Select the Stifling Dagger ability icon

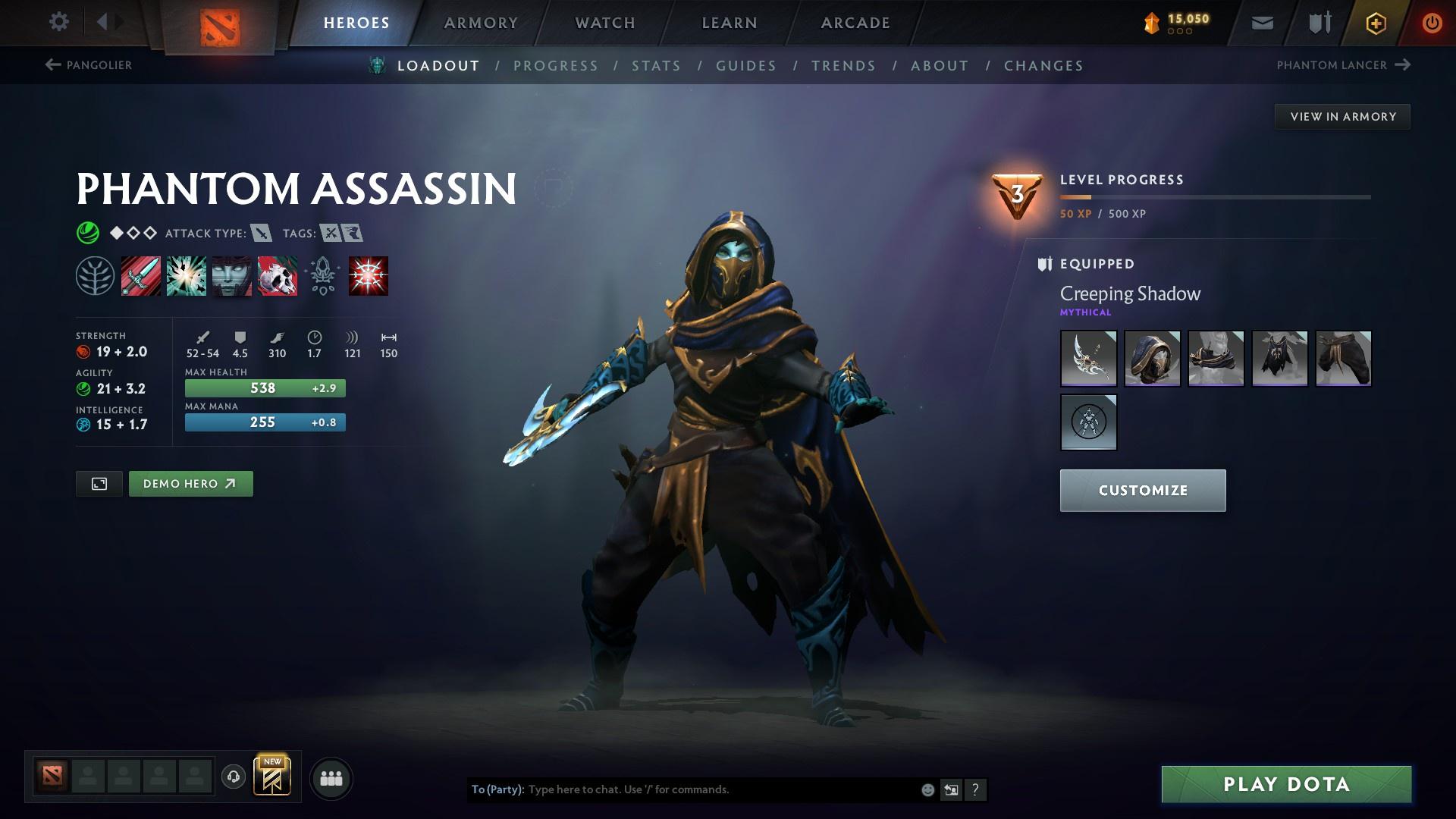(x=142, y=276)
